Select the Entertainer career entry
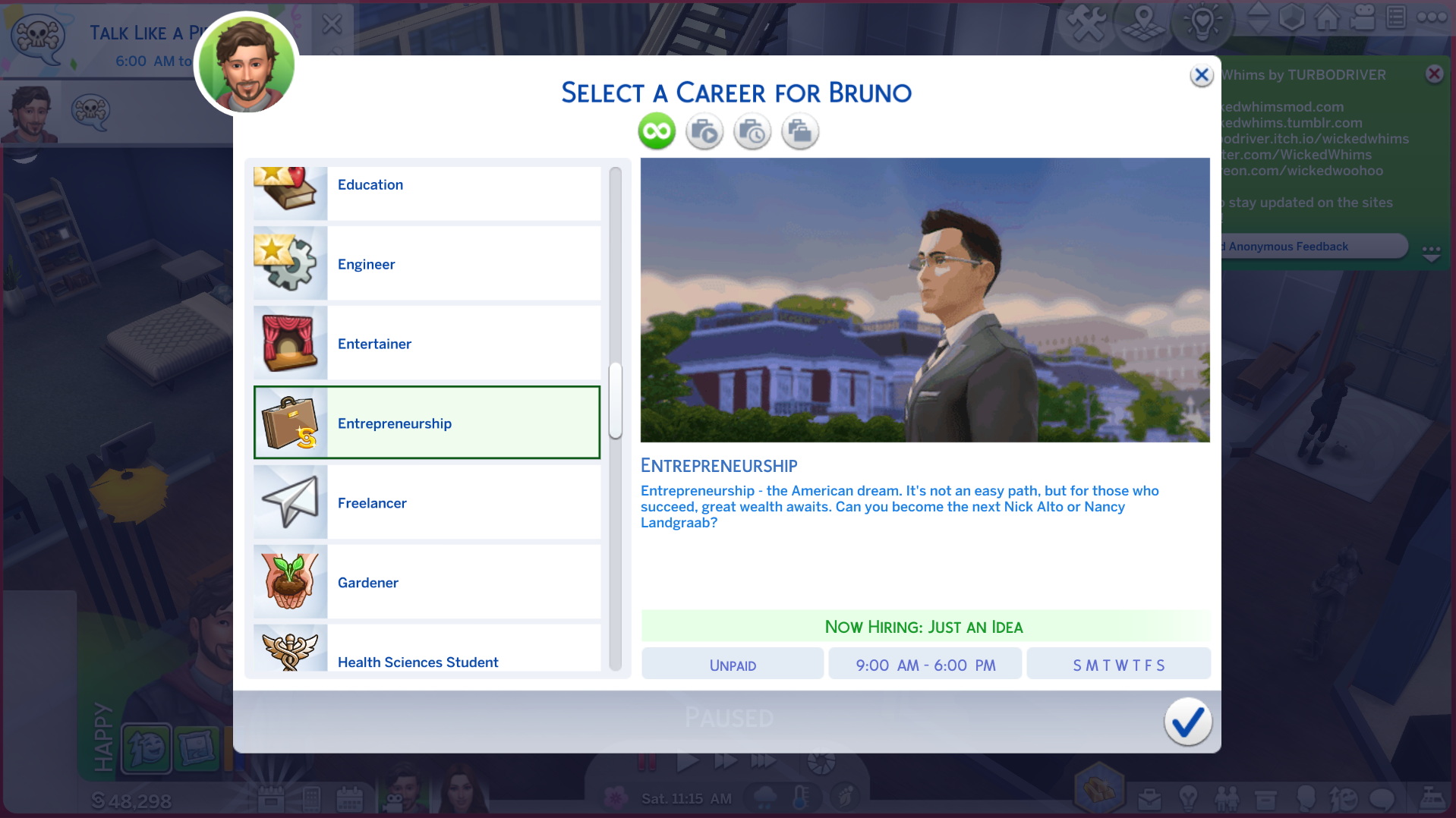 pyautogui.click(x=425, y=343)
